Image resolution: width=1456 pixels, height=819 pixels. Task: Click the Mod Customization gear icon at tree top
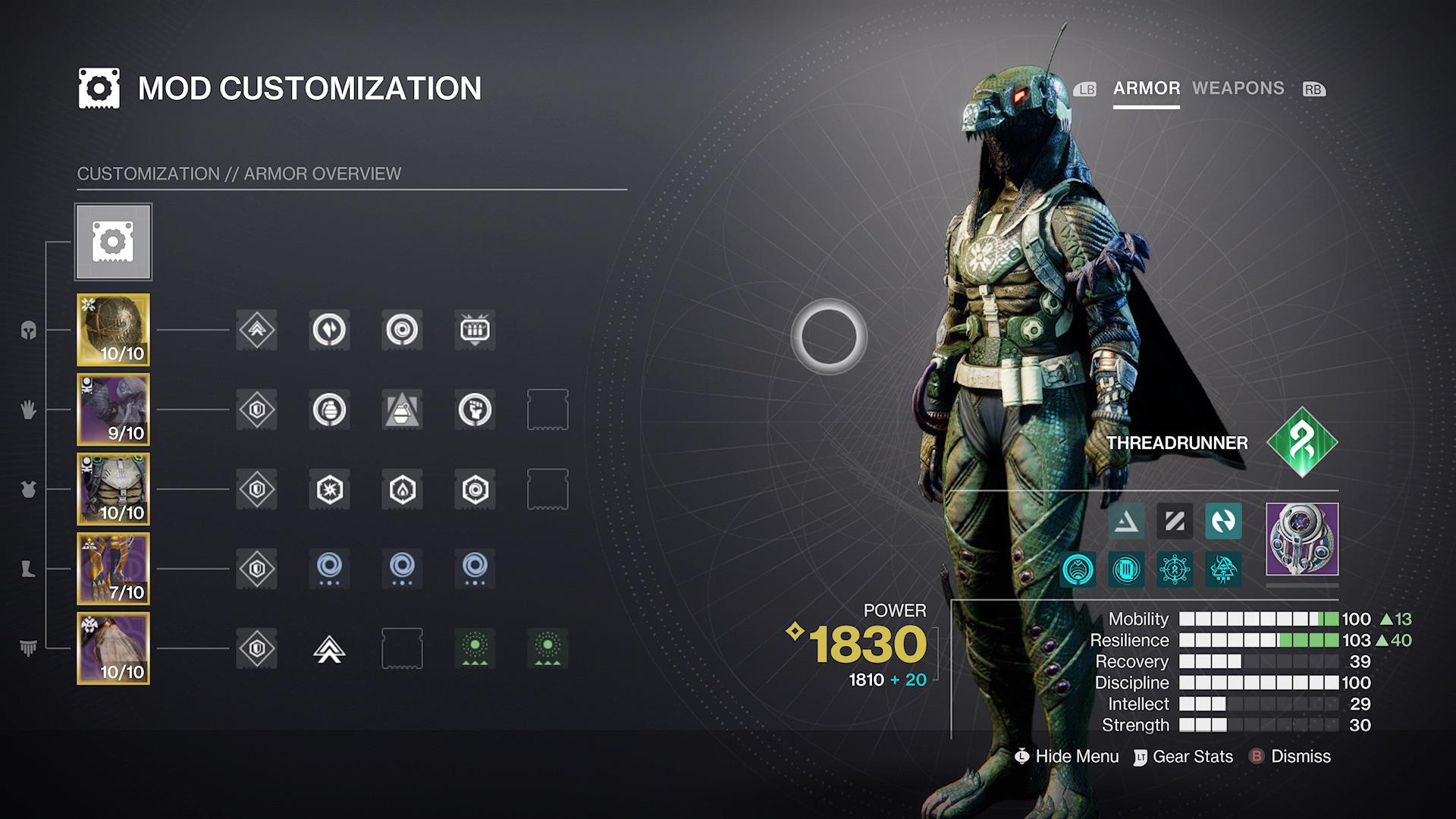[x=113, y=241]
